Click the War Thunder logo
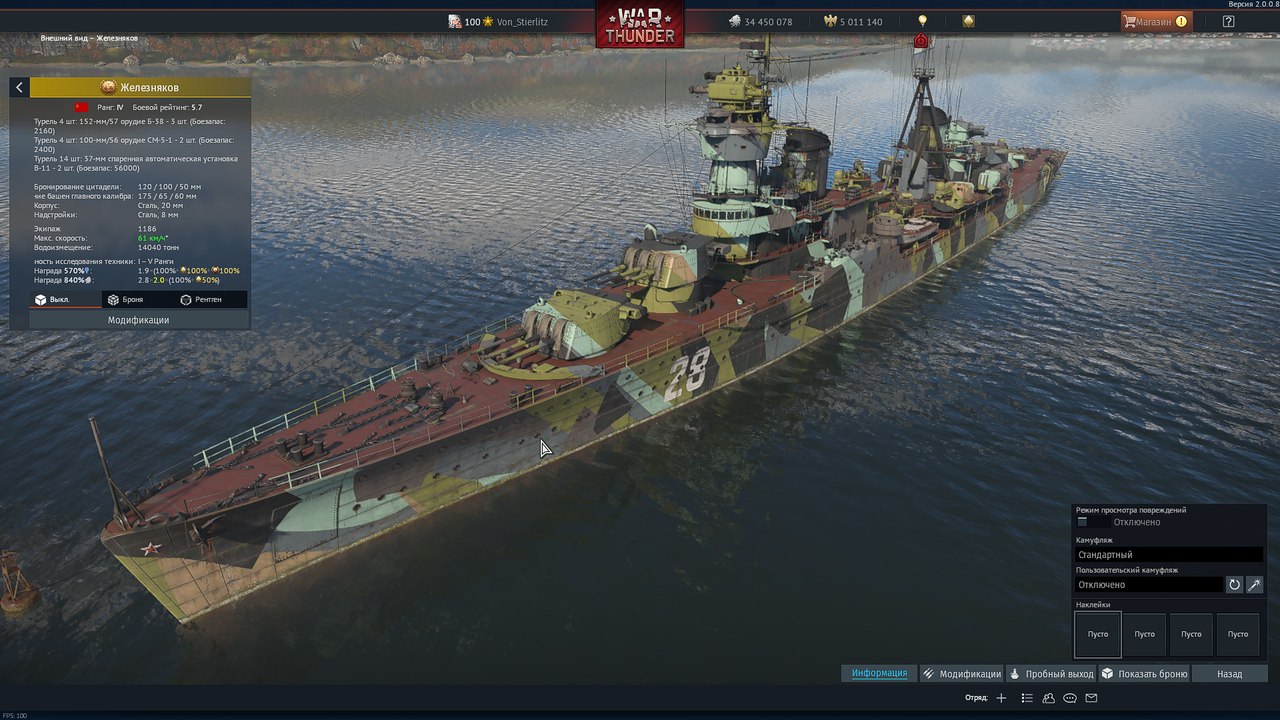The height and width of the screenshot is (720, 1280). 640,24
